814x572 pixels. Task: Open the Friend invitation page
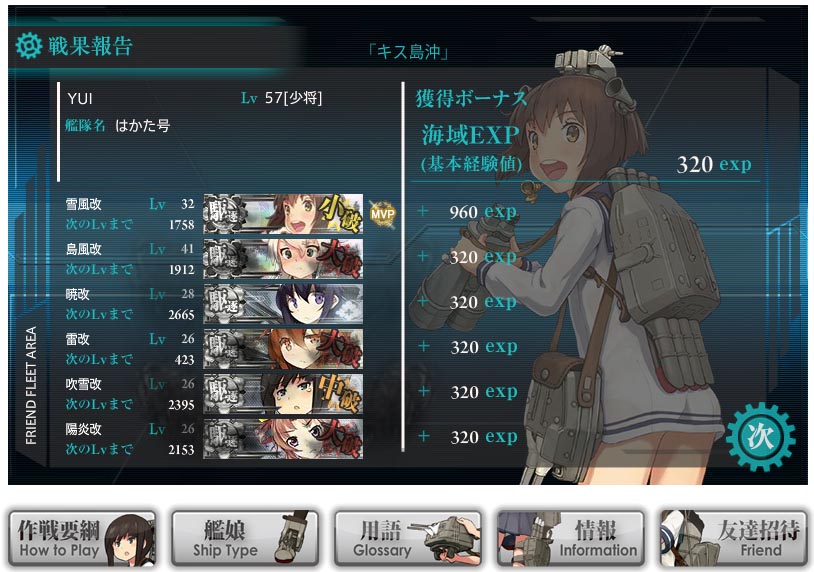point(733,539)
